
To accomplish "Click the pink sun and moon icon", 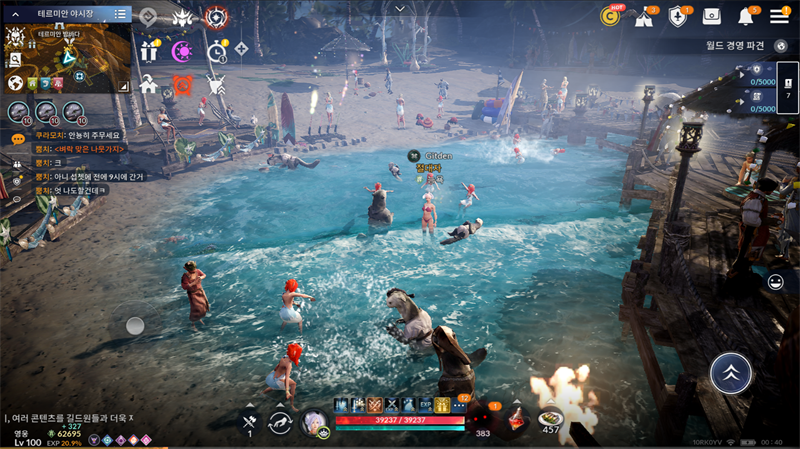I will click(183, 51).
